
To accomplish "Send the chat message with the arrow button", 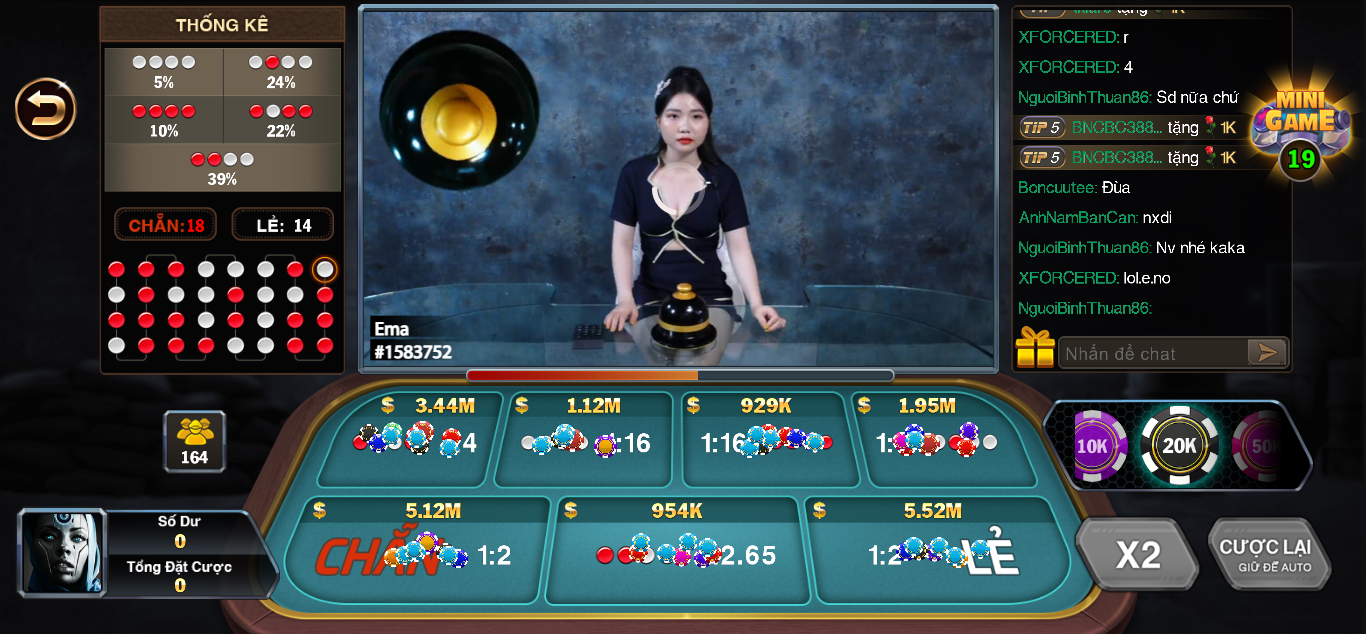I will click(1266, 352).
